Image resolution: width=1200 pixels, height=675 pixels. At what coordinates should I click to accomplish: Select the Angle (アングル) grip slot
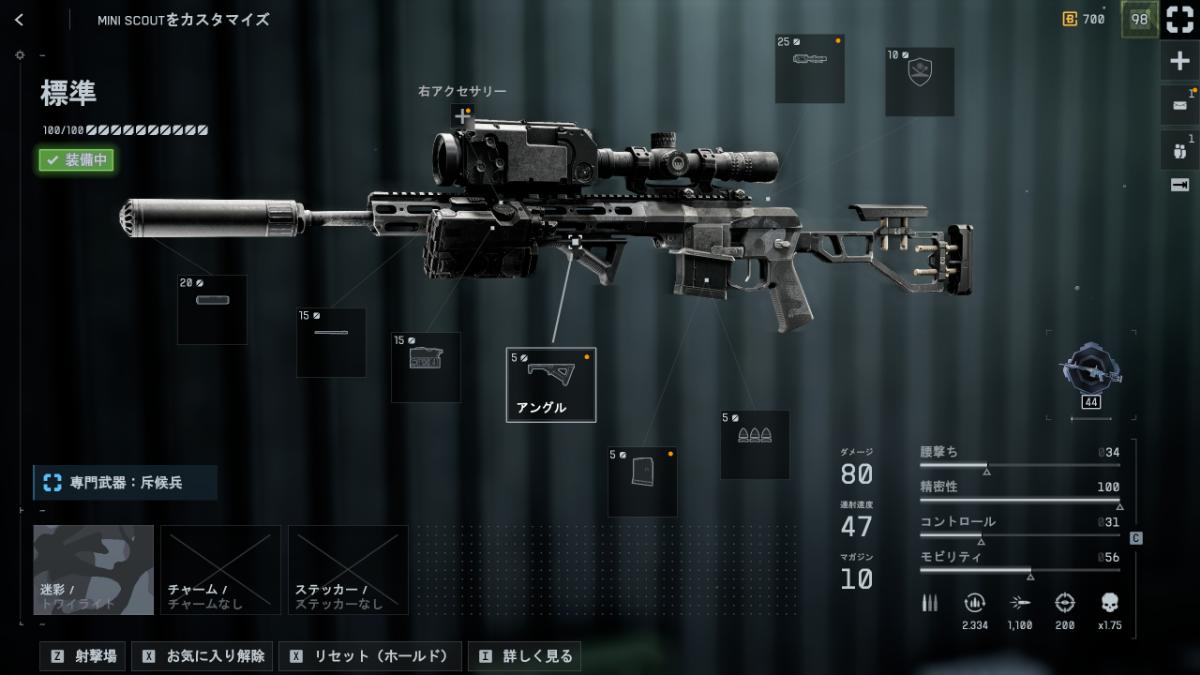[551, 385]
